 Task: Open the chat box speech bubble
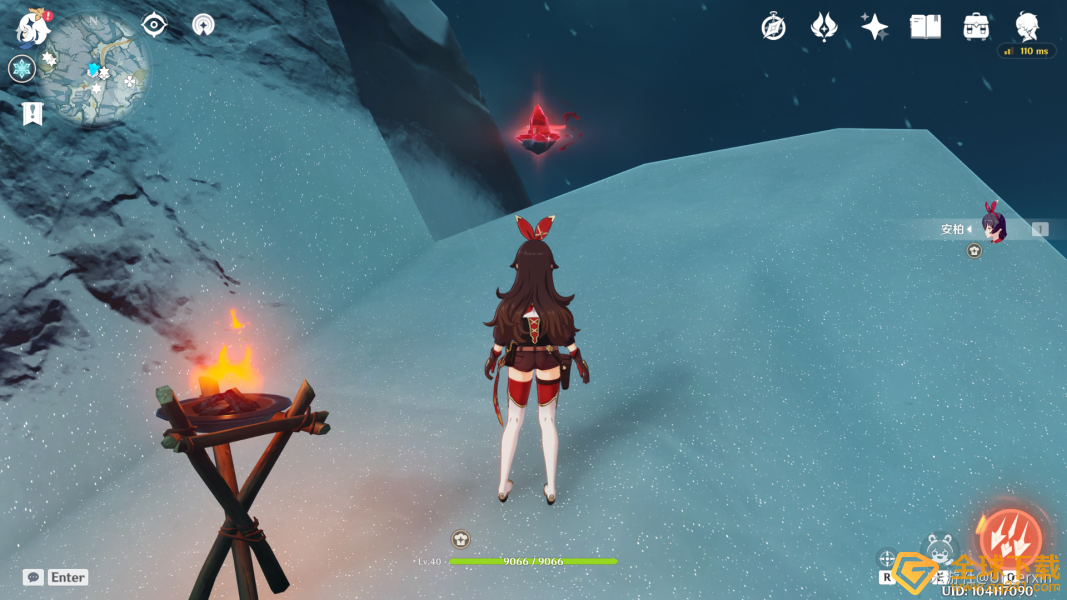33,577
